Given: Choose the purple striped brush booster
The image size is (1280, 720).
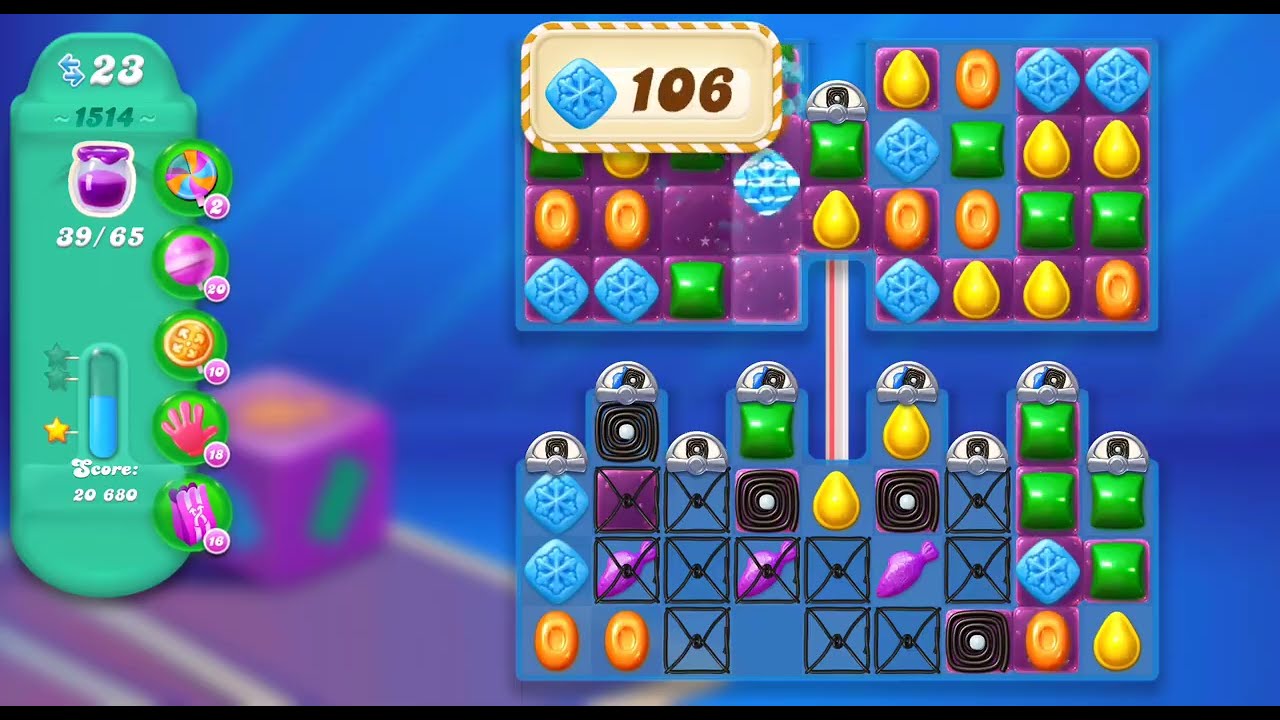Looking at the screenshot, I should 191,512.
